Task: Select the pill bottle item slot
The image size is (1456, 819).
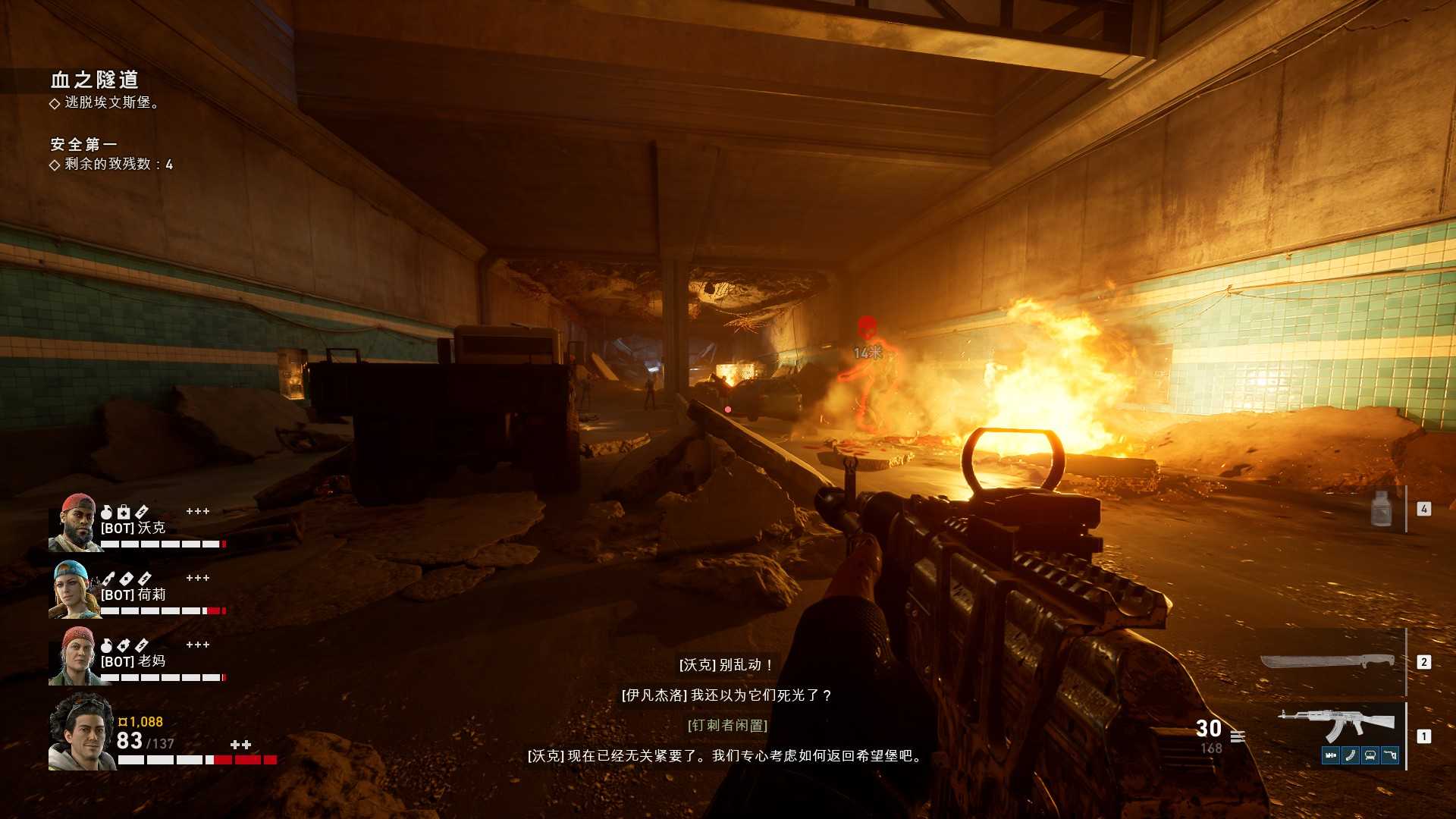Action: click(1382, 508)
